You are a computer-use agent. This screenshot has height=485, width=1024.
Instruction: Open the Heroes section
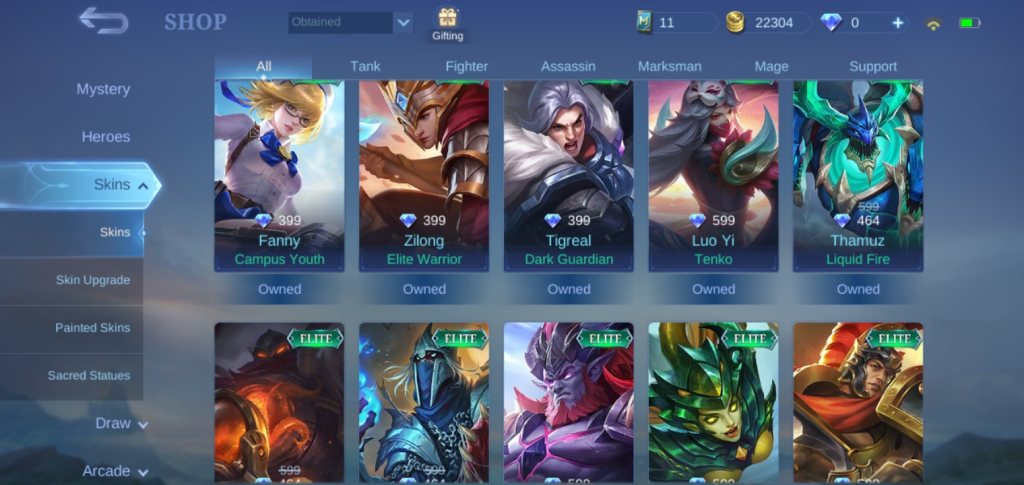pos(105,137)
